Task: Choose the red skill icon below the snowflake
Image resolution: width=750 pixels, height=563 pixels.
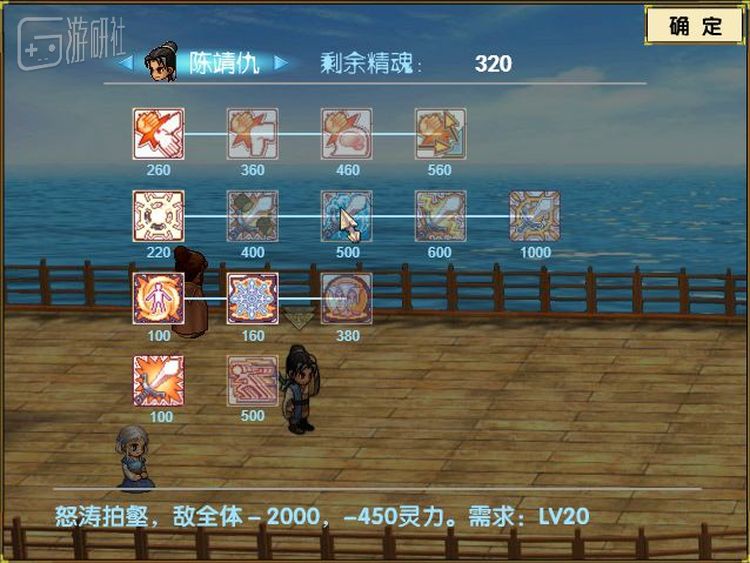Action: pyautogui.click(x=252, y=380)
